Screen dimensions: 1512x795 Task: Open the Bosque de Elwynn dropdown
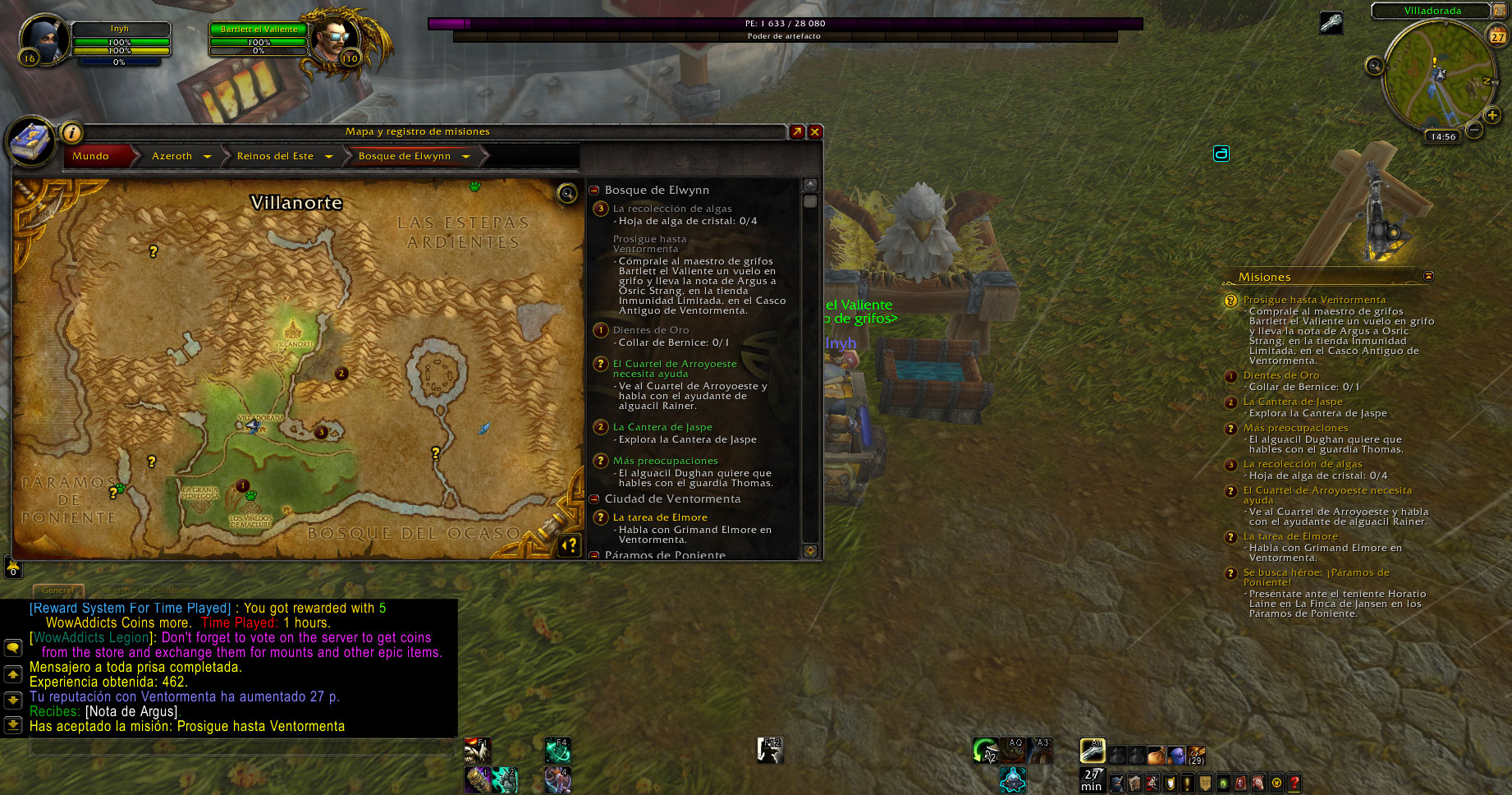point(465,156)
